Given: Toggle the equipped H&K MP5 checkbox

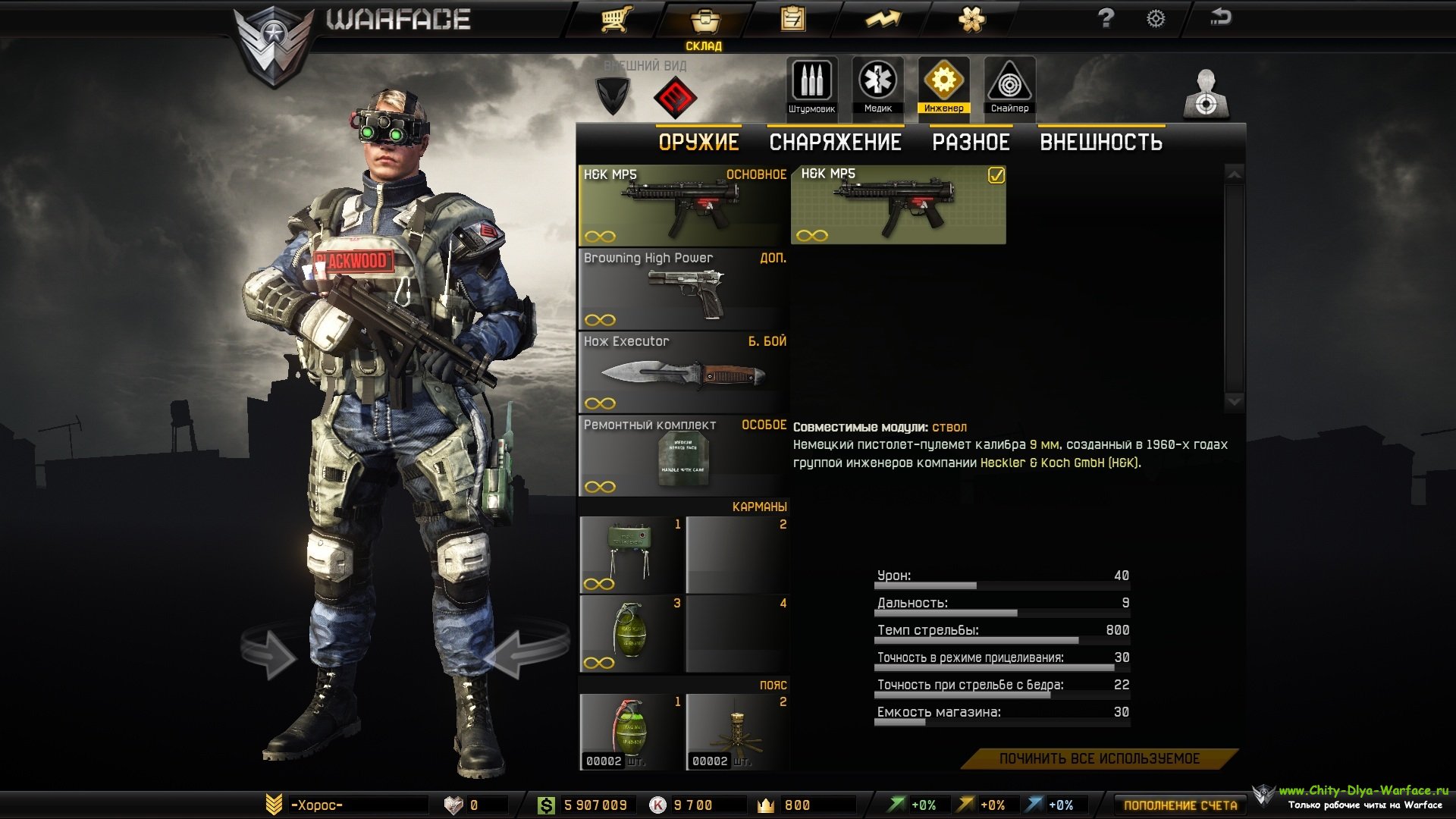Looking at the screenshot, I should [x=996, y=176].
